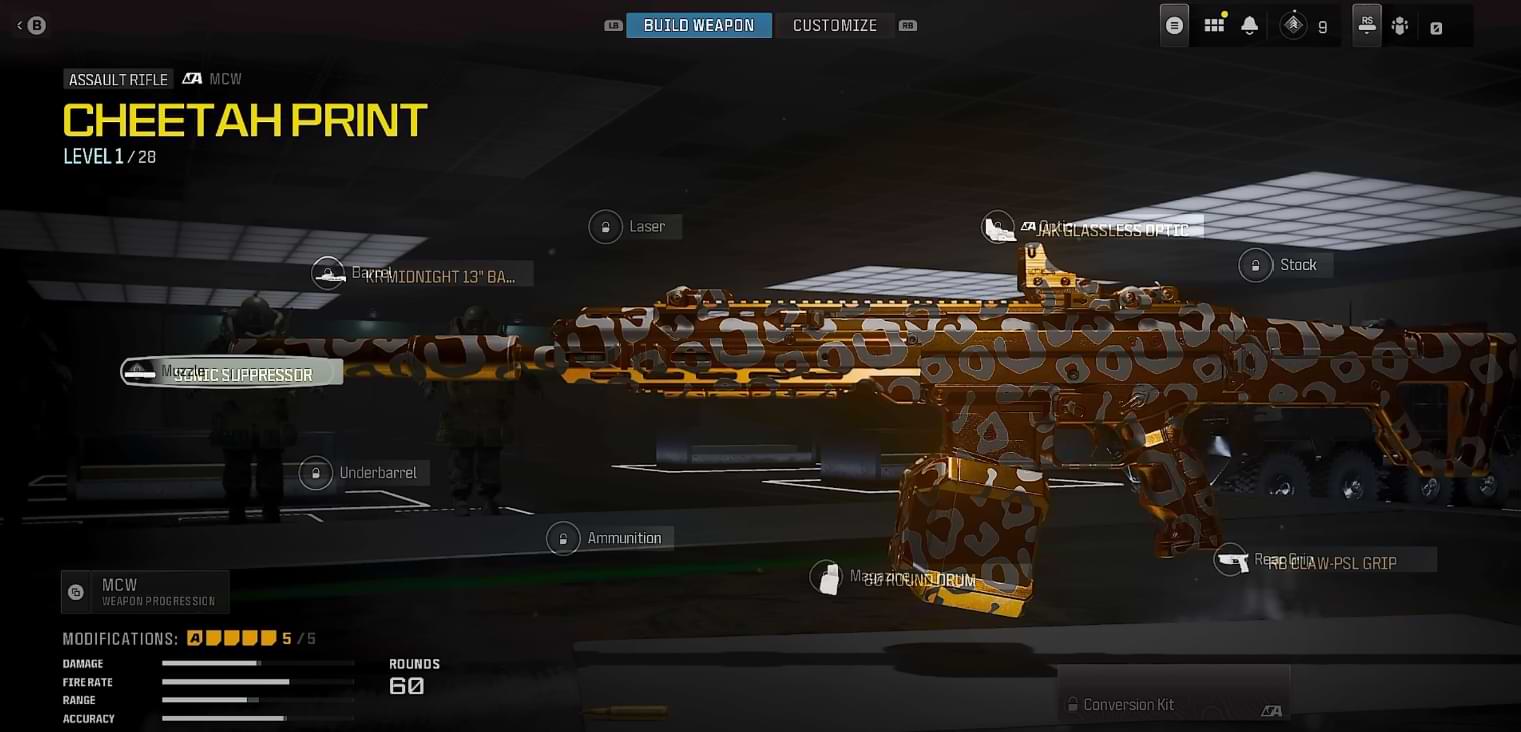The width and height of the screenshot is (1521, 732).
Task: Open MCW Weapon Progression panel
Action: point(143,591)
